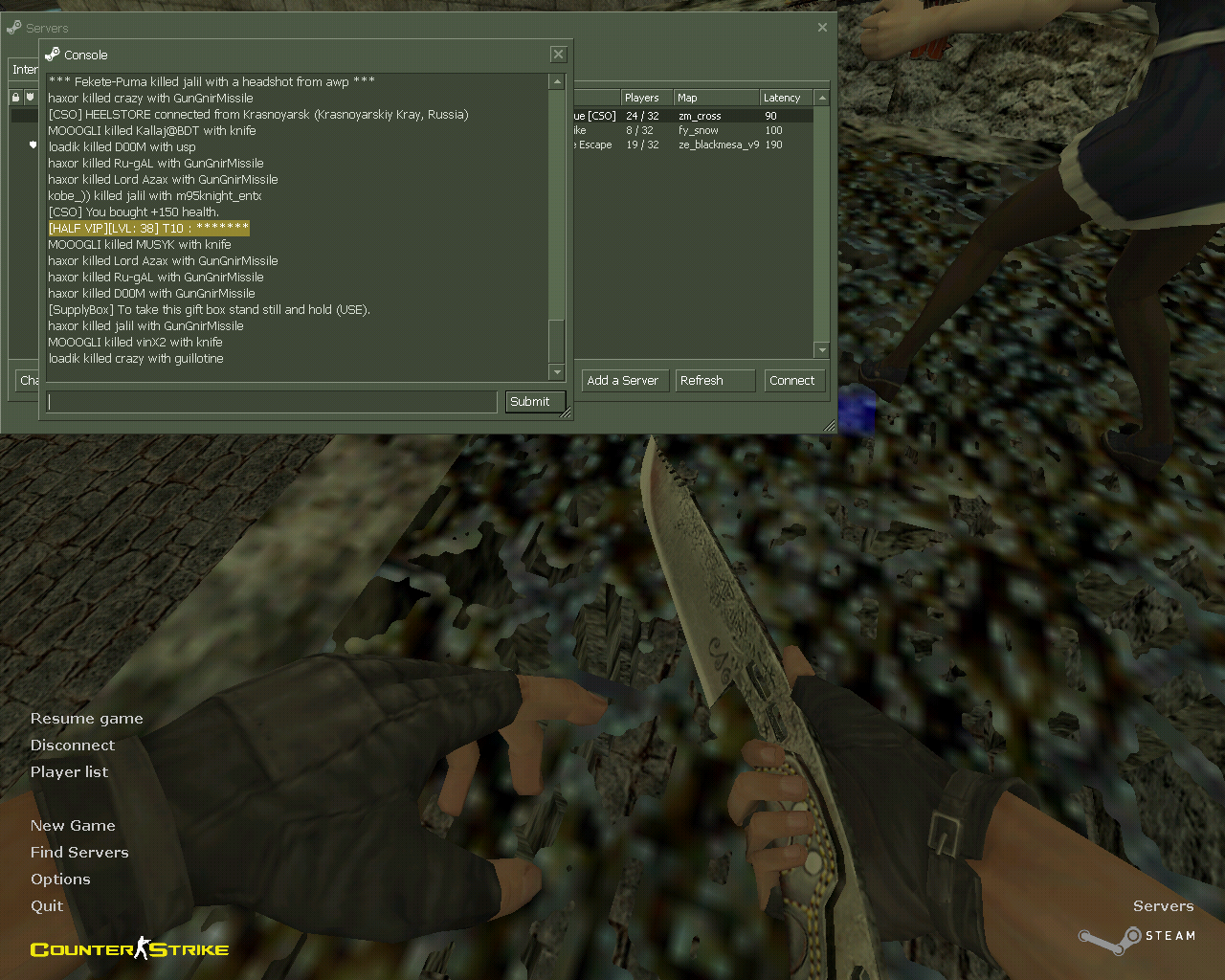Close the Console window
Screen dimensions: 1225x980
[x=559, y=55]
